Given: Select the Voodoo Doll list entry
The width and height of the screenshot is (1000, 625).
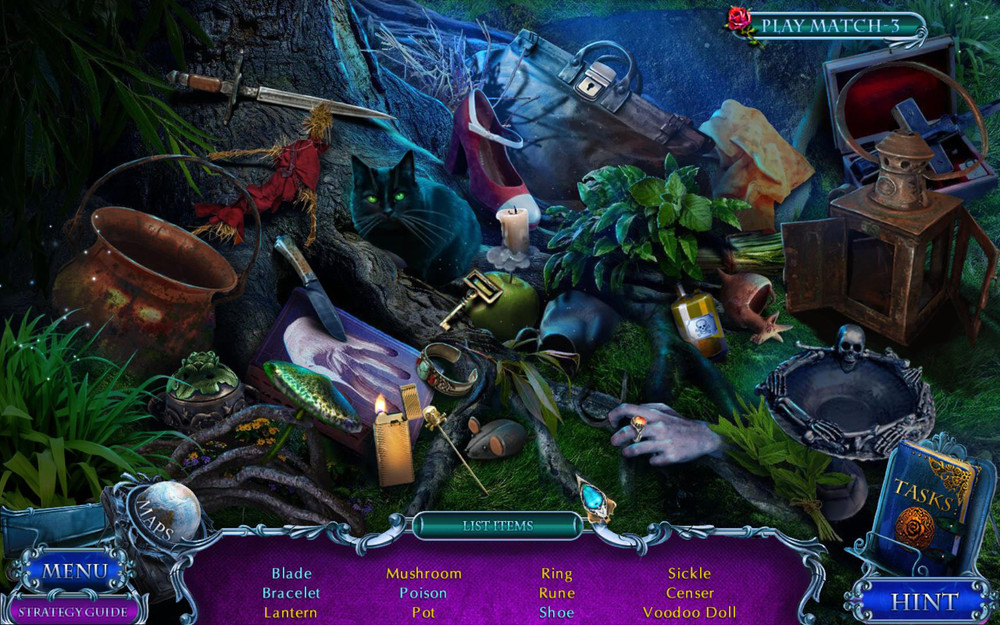Looking at the screenshot, I should click(x=689, y=612).
